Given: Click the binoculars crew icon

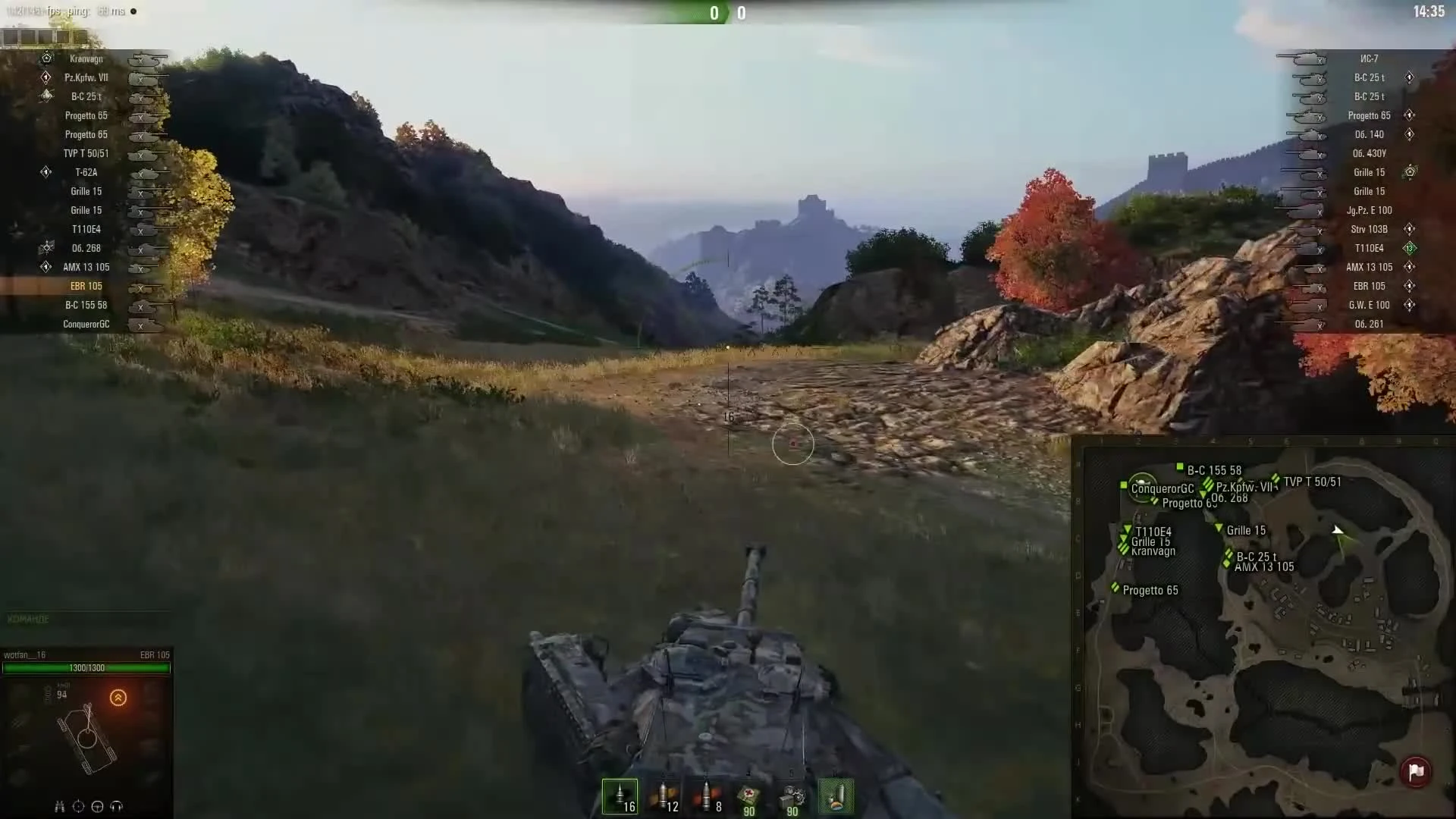Looking at the screenshot, I should 59,806.
